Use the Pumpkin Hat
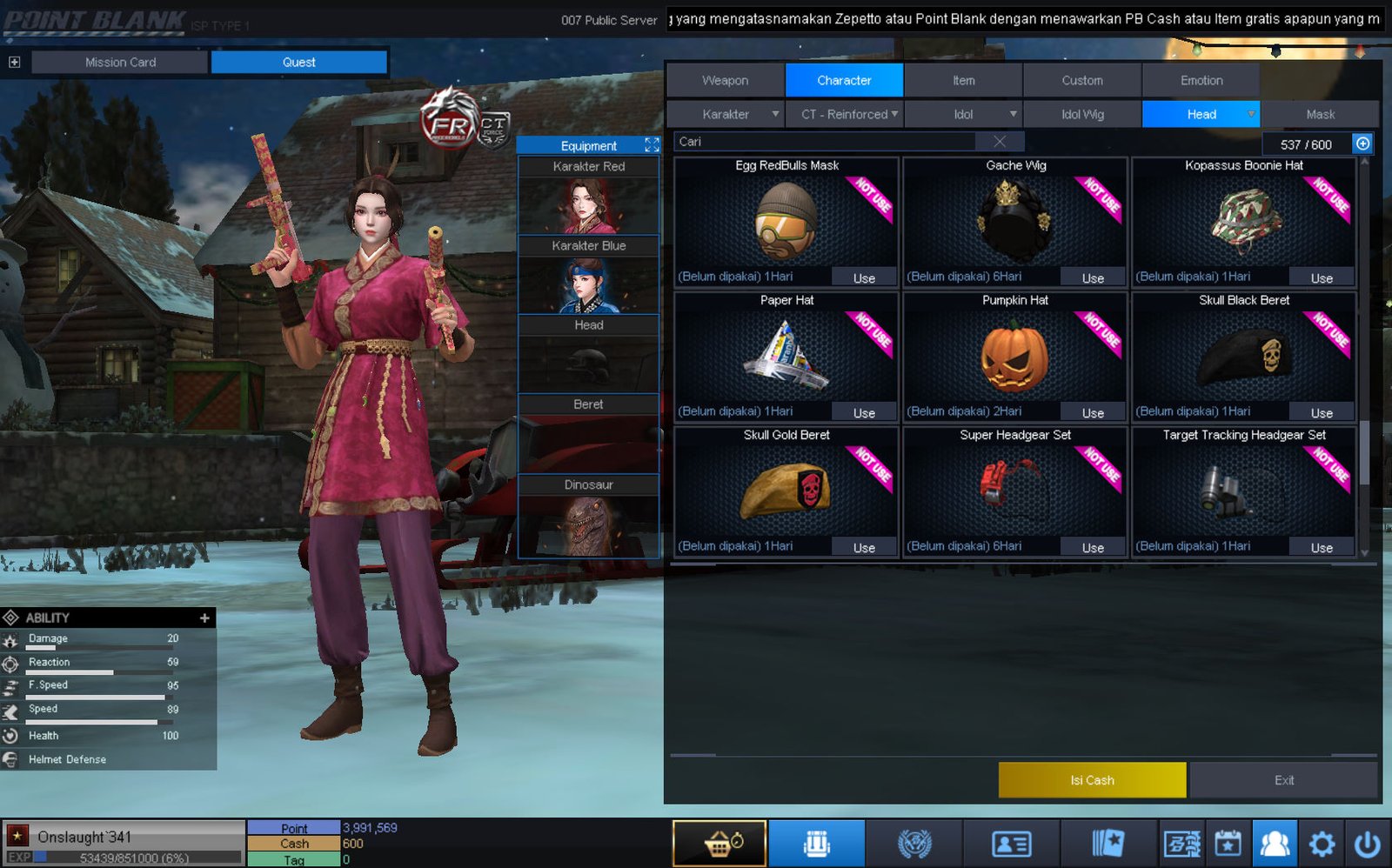 pyautogui.click(x=1093, y=413)
